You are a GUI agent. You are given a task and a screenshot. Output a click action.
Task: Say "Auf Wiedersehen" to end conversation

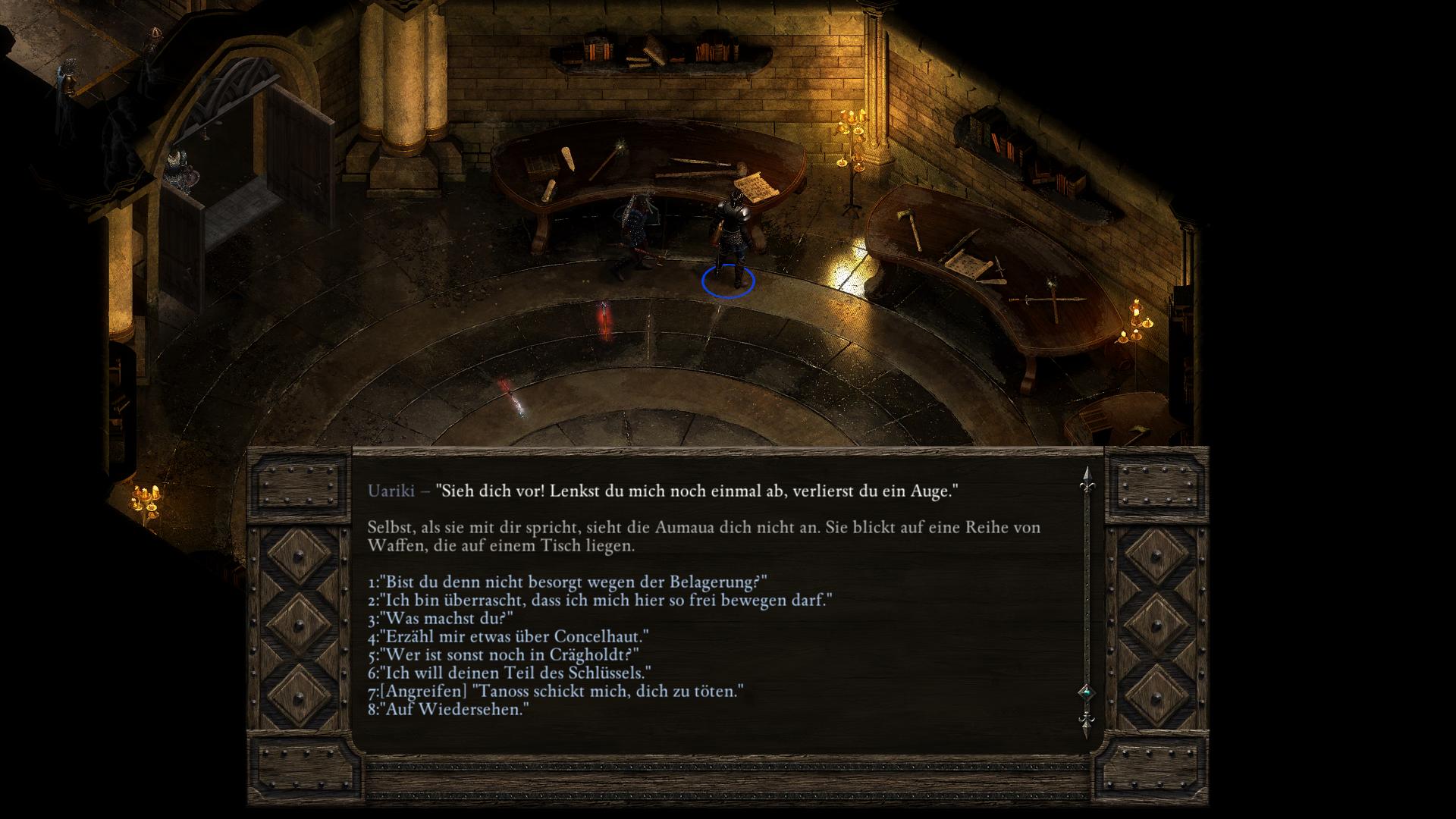point(447,710)
